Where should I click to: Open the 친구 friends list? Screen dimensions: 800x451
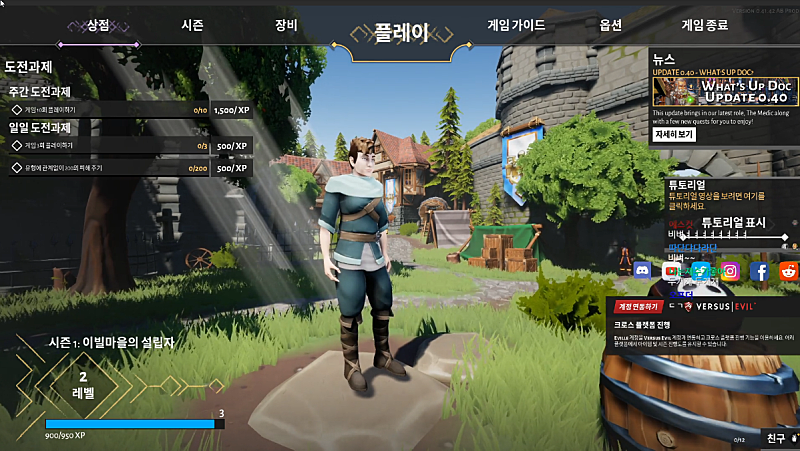(x=776, y=437)
